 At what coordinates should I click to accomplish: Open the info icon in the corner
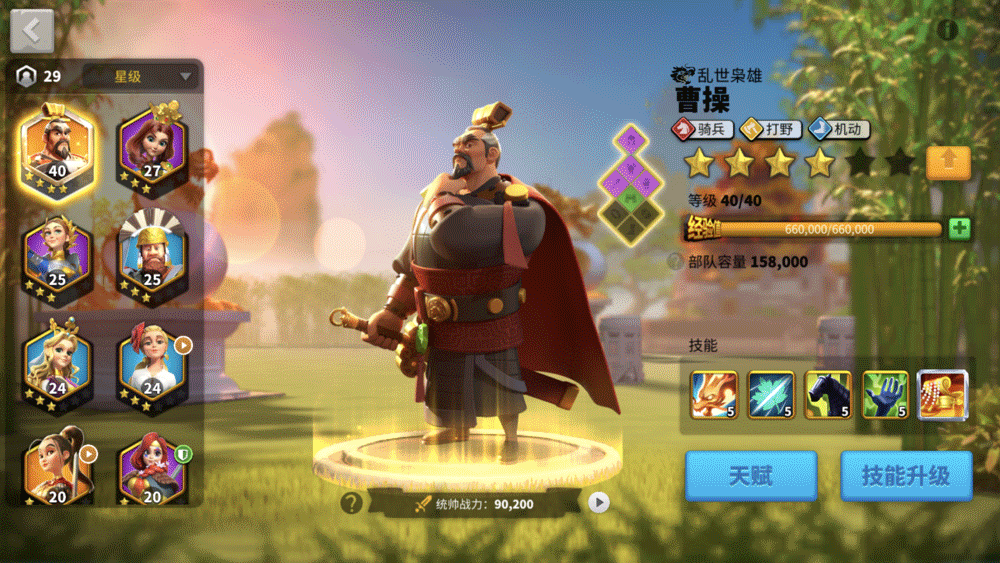click(x=947, y=30)
